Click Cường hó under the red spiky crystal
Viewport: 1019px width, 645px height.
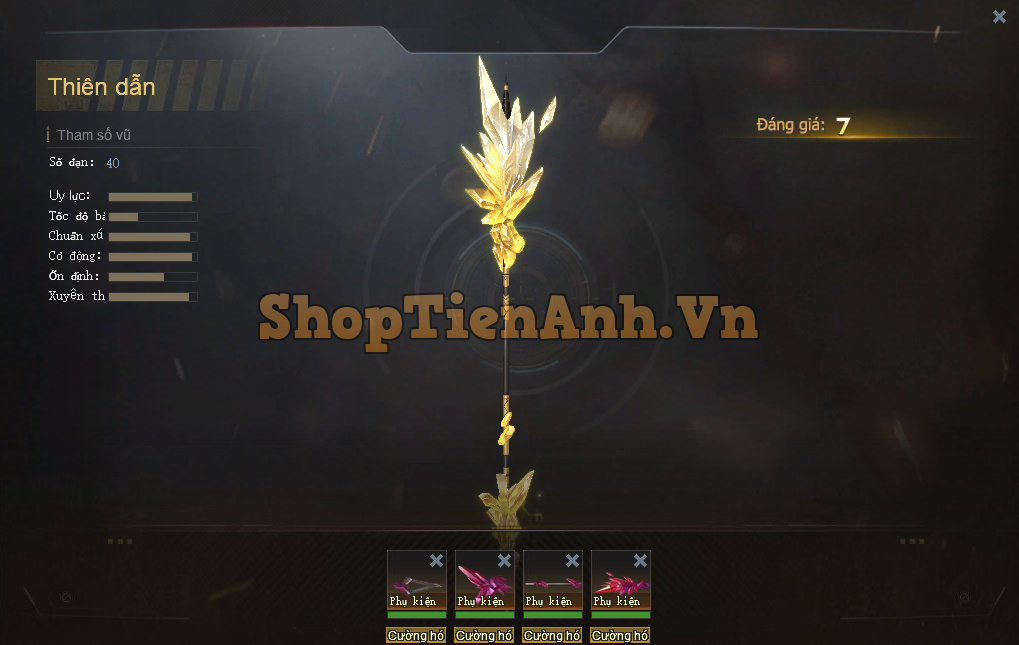[x=620, y=635]
